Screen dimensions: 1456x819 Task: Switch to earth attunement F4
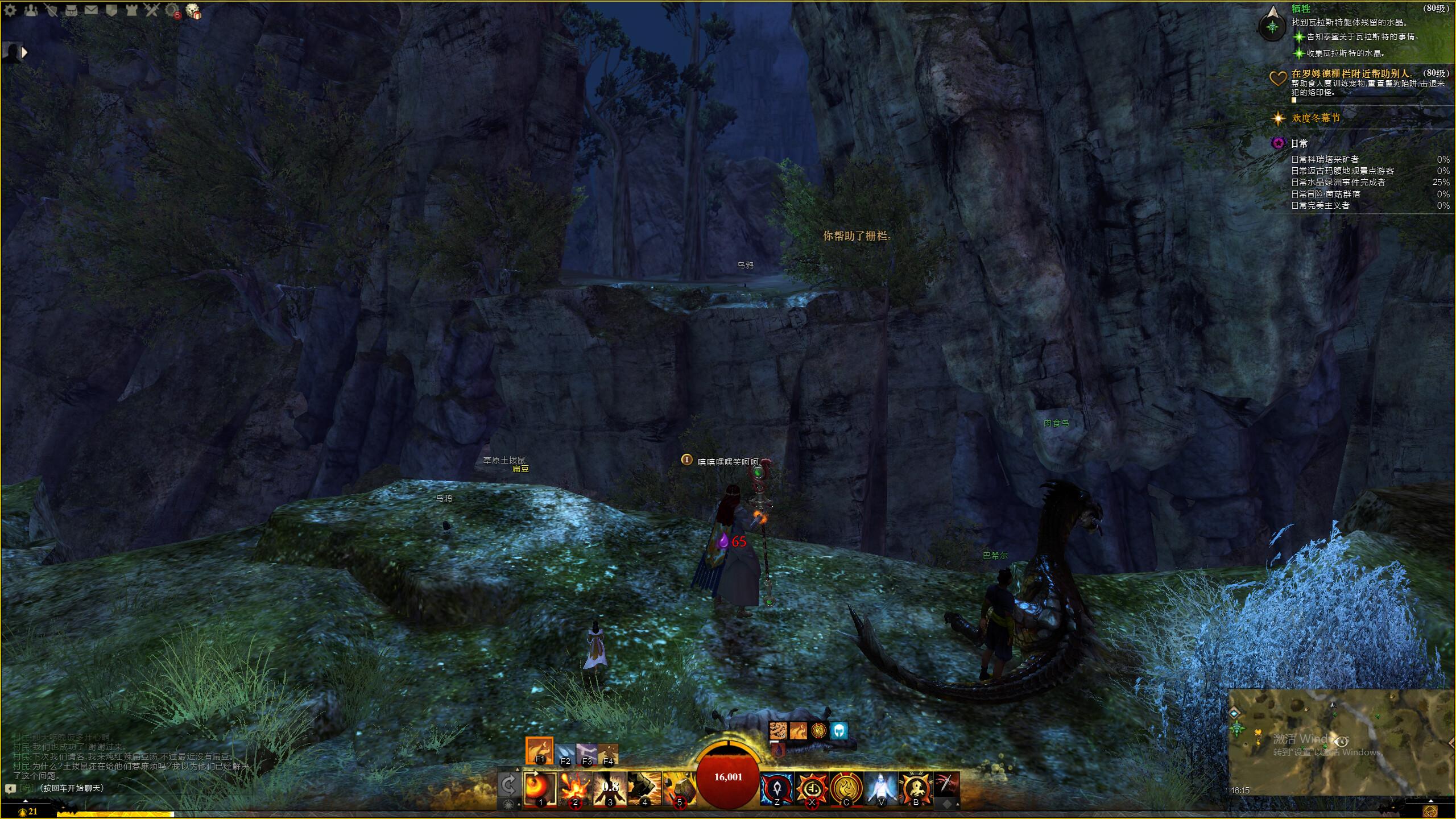point(608,754)
